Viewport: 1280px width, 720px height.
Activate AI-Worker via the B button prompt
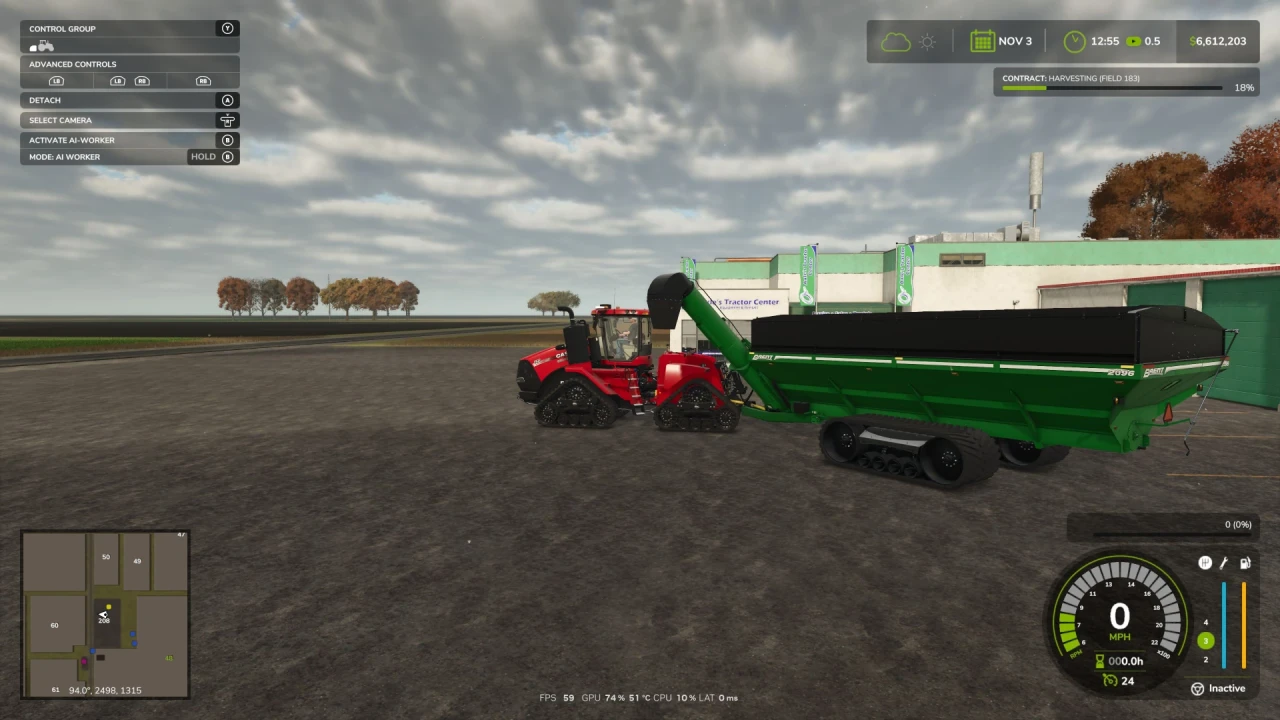[x=227, y=140]
